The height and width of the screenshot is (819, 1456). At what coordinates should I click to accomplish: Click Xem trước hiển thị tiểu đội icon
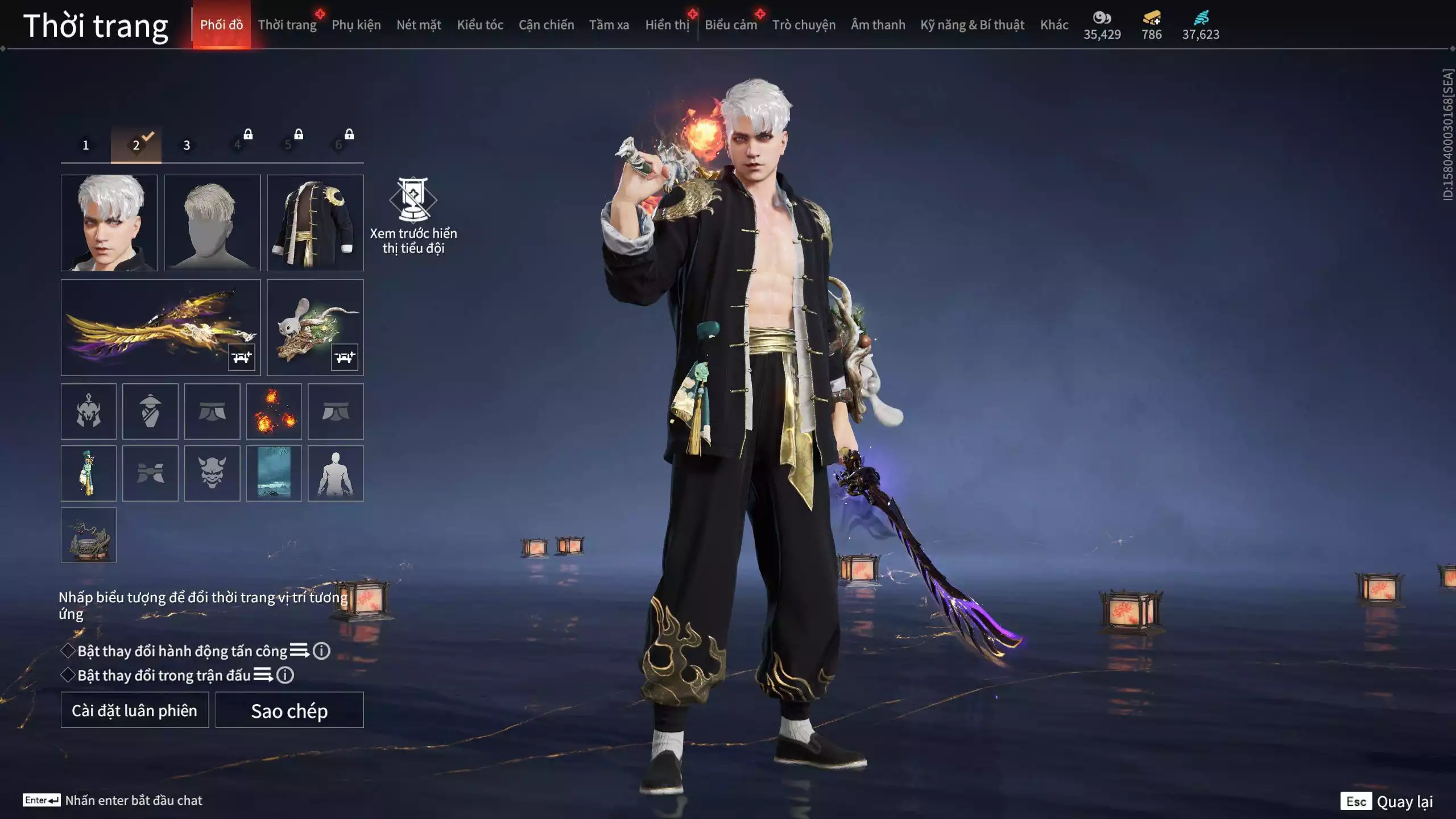[x=413, y=200]
